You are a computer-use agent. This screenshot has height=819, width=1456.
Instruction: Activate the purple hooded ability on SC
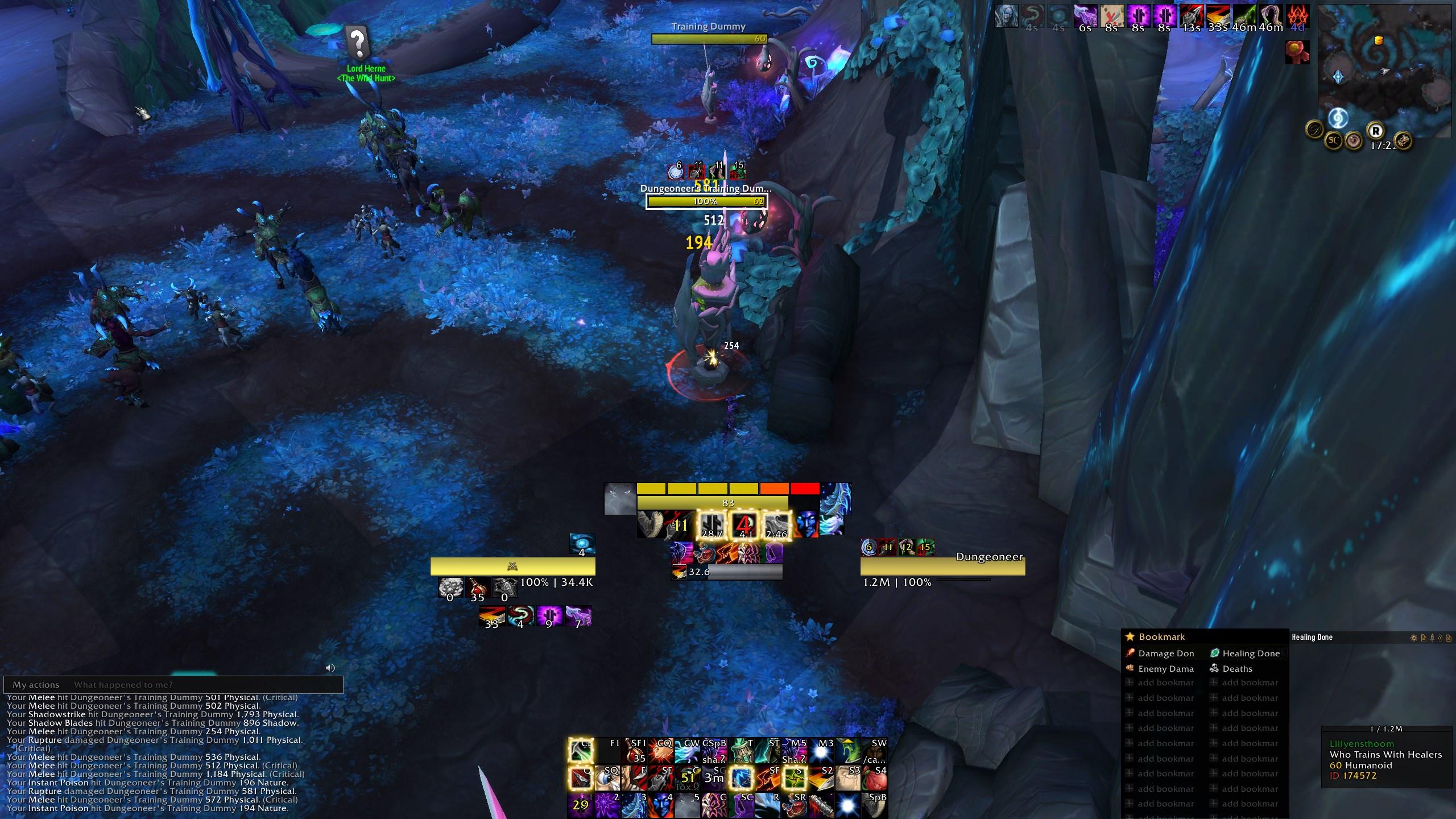pyautogui.click(x=742, y=805)
